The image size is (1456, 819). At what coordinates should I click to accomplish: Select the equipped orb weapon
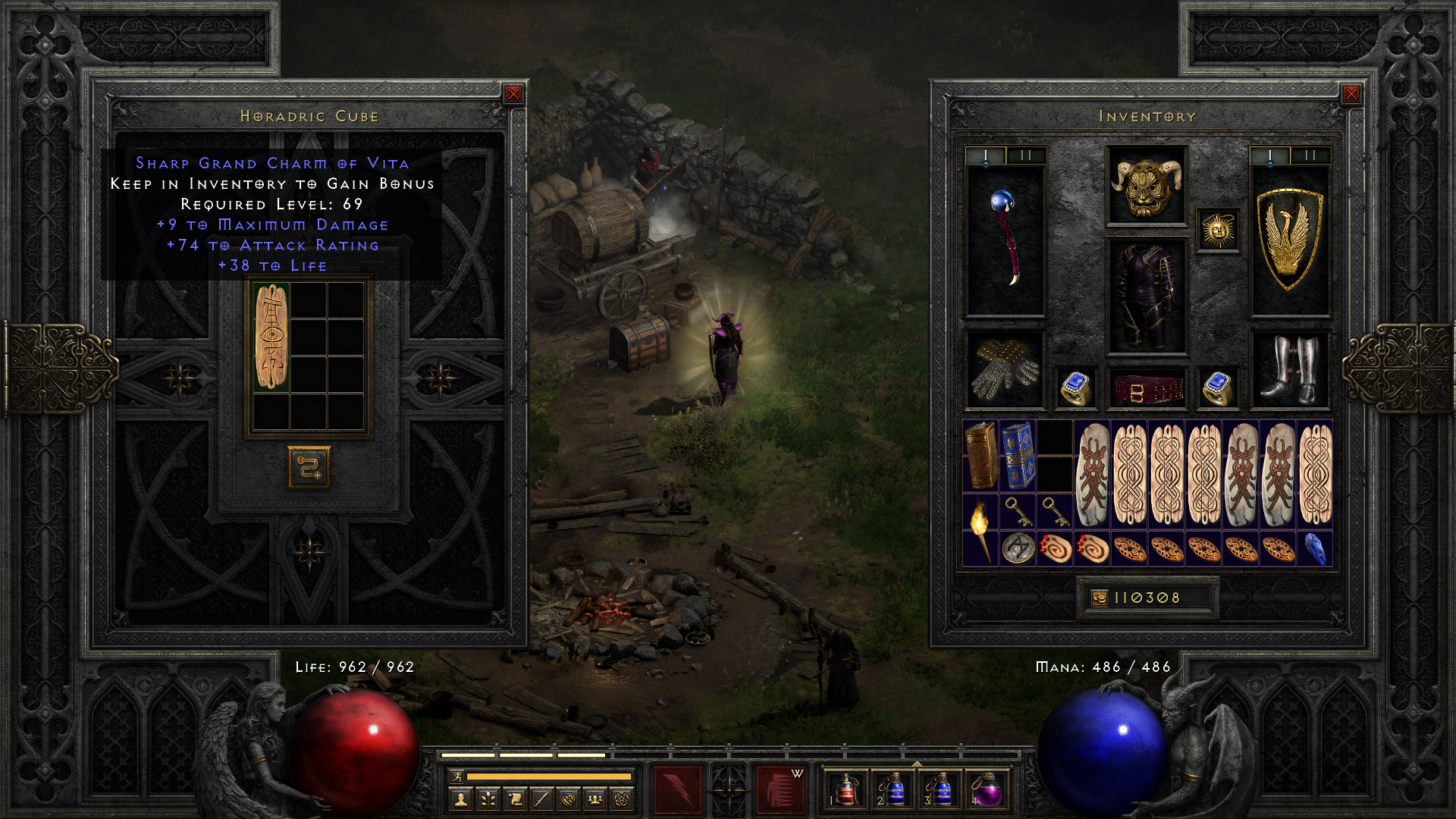pyautogui.click(x=1005, y=239)
